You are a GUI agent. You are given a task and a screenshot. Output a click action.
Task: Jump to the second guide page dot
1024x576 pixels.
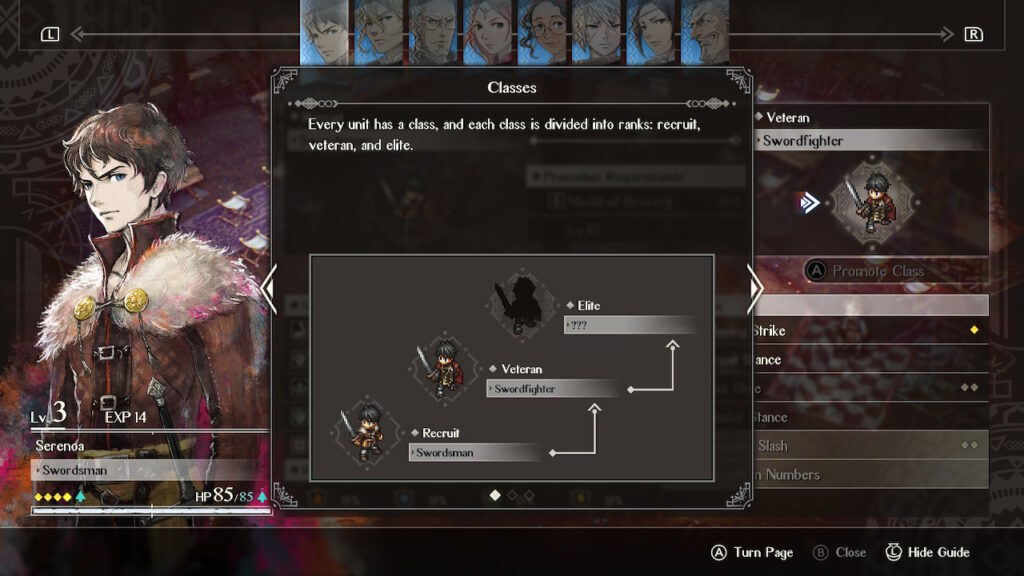pos(512,495)
